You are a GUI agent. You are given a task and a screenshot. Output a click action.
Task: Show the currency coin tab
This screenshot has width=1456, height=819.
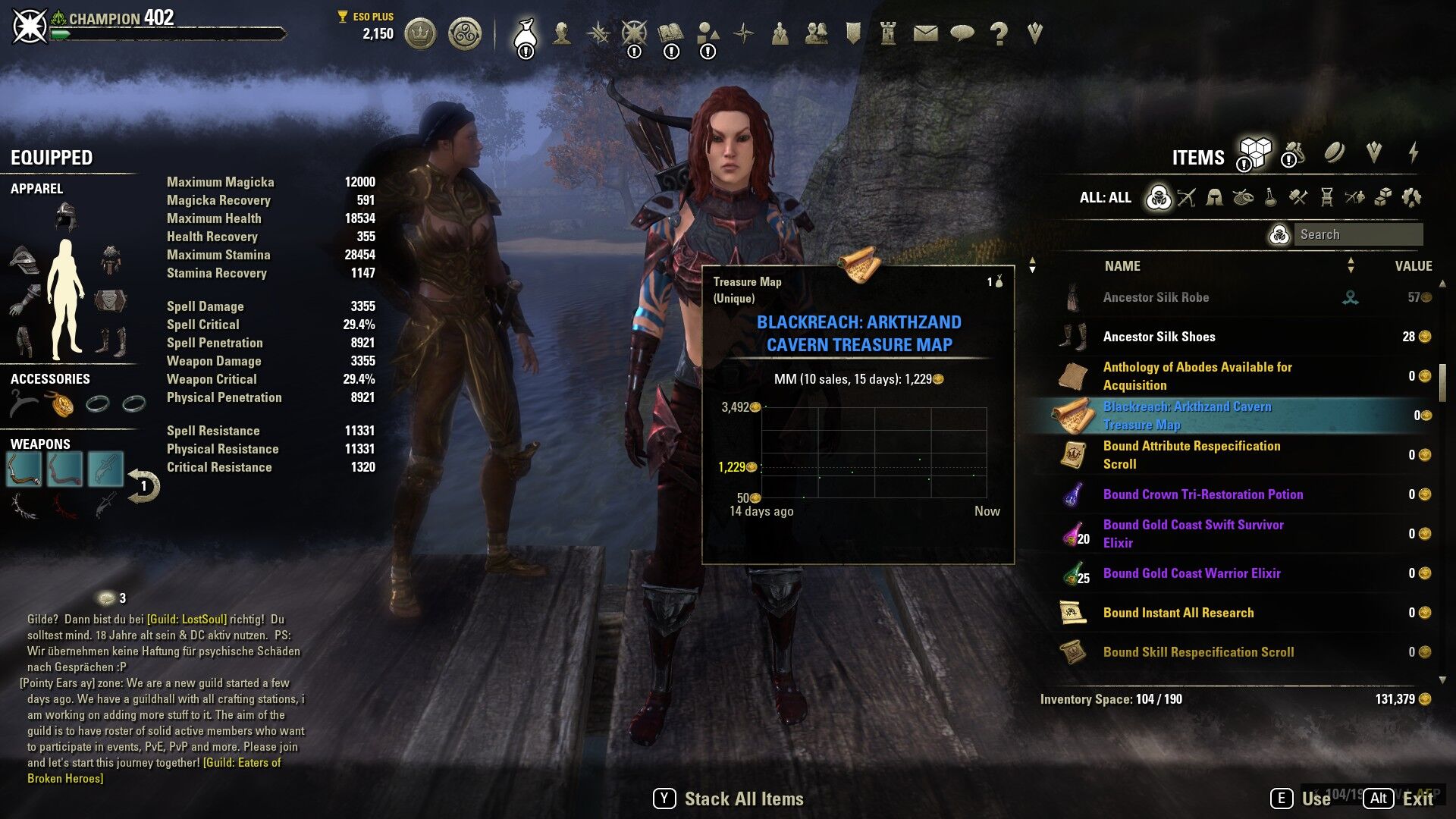tap(1334, 153)
